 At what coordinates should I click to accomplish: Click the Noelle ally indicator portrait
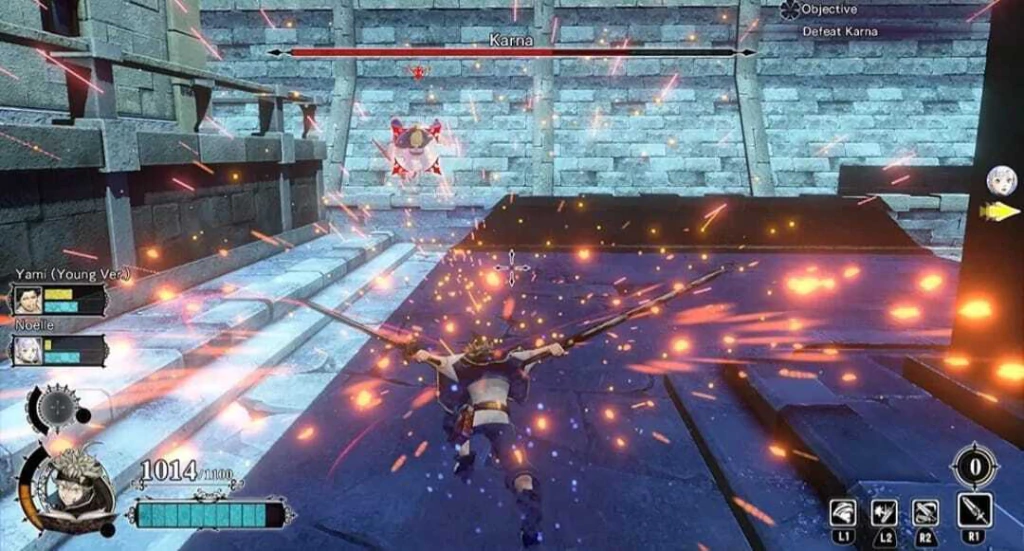(x=996, y=181)
